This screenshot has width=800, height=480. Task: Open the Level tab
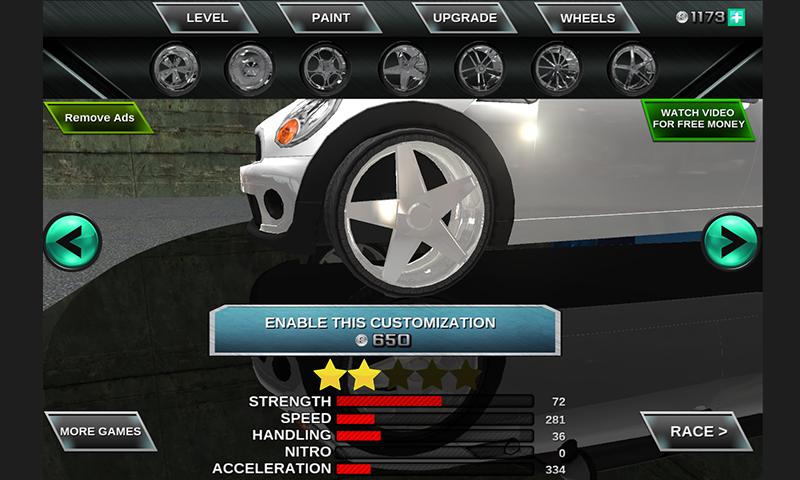click(x=207, y=18)
